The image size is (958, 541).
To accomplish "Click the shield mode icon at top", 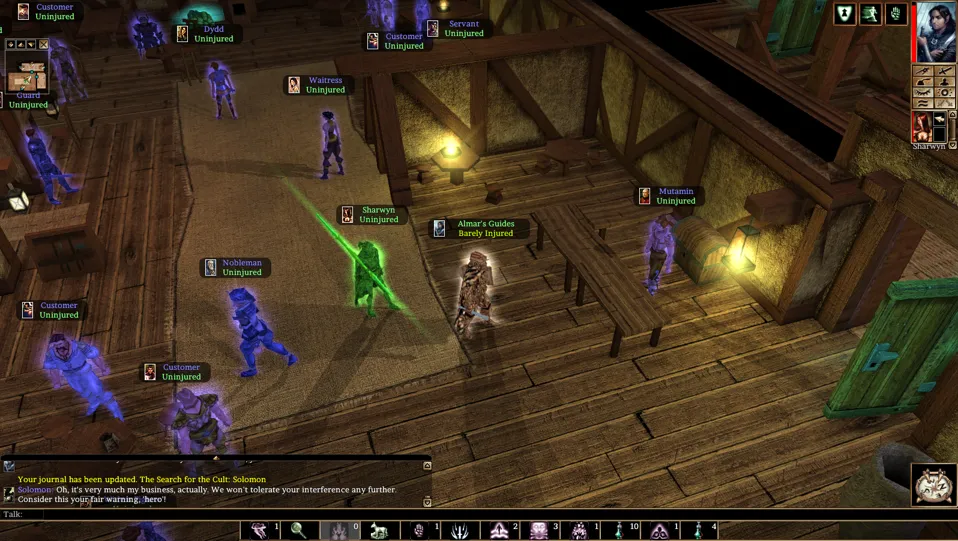I will 845,14.
